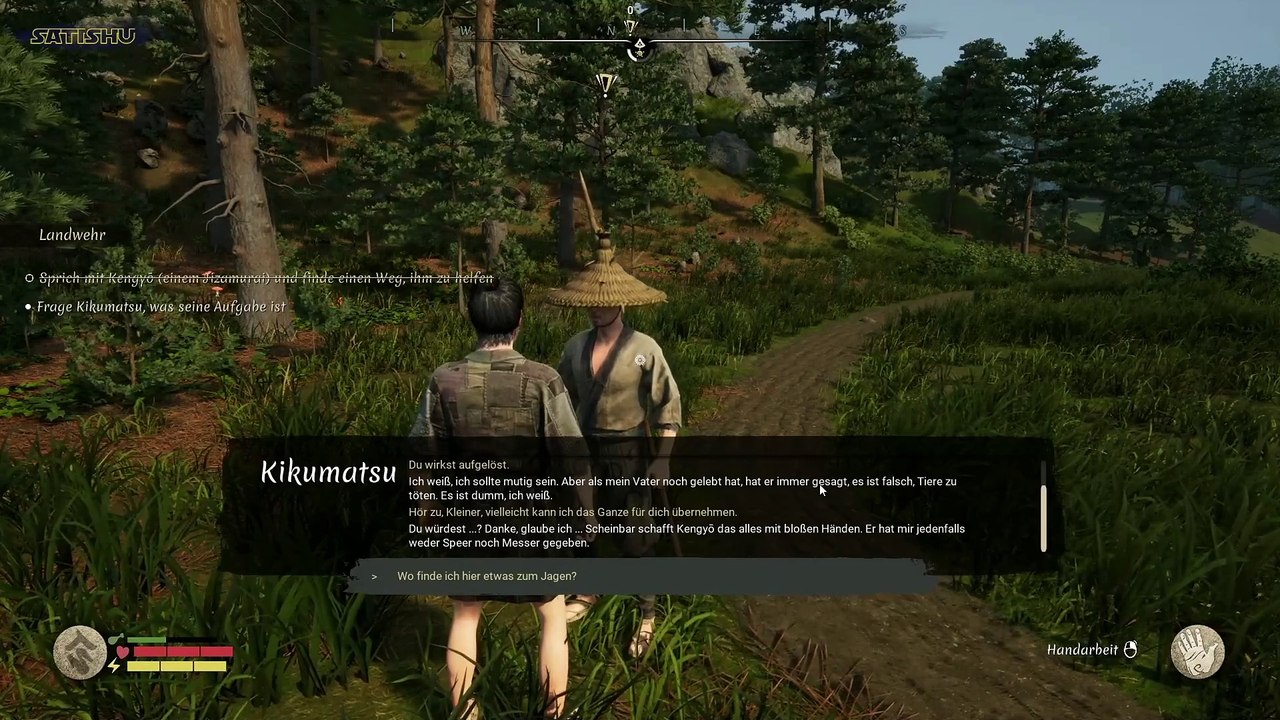The height and width of the screenshot is (720, 1280).
Task: Select objective "Frage Kikumatsu, was seine Aufgabe ist"
Action: point(161,307)
